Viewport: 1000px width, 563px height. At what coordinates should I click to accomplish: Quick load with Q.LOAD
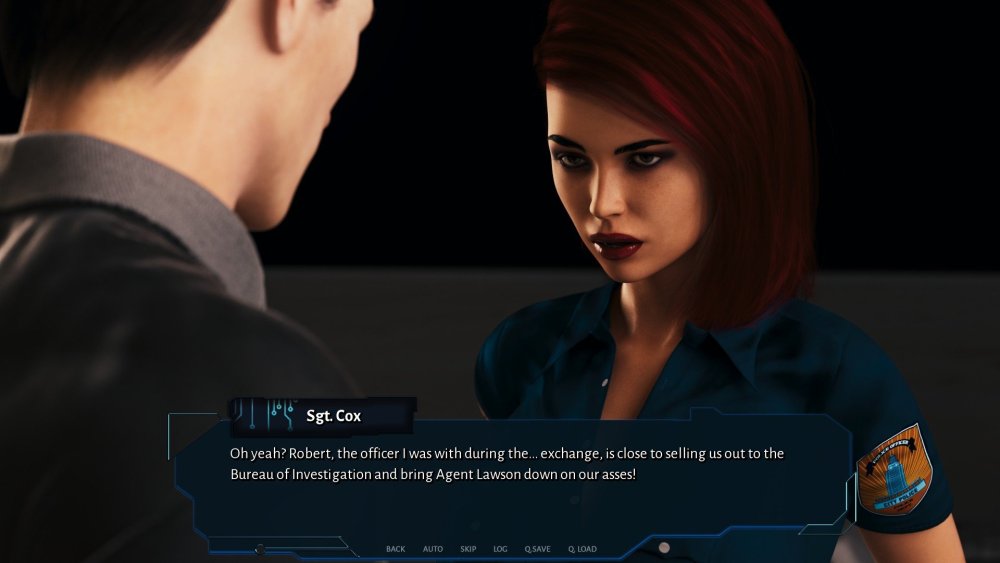(582, 549)
